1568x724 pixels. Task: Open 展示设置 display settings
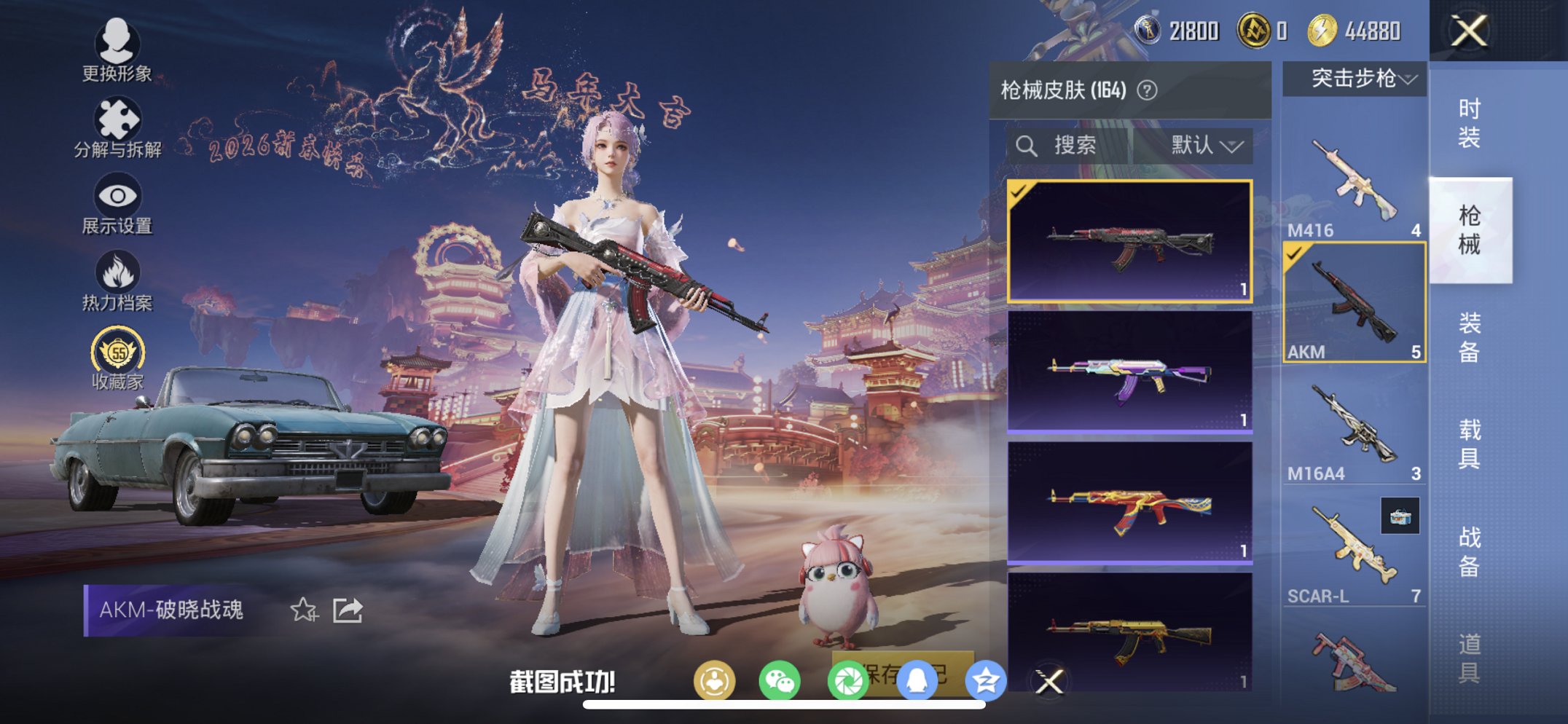(x=117, y=195)
